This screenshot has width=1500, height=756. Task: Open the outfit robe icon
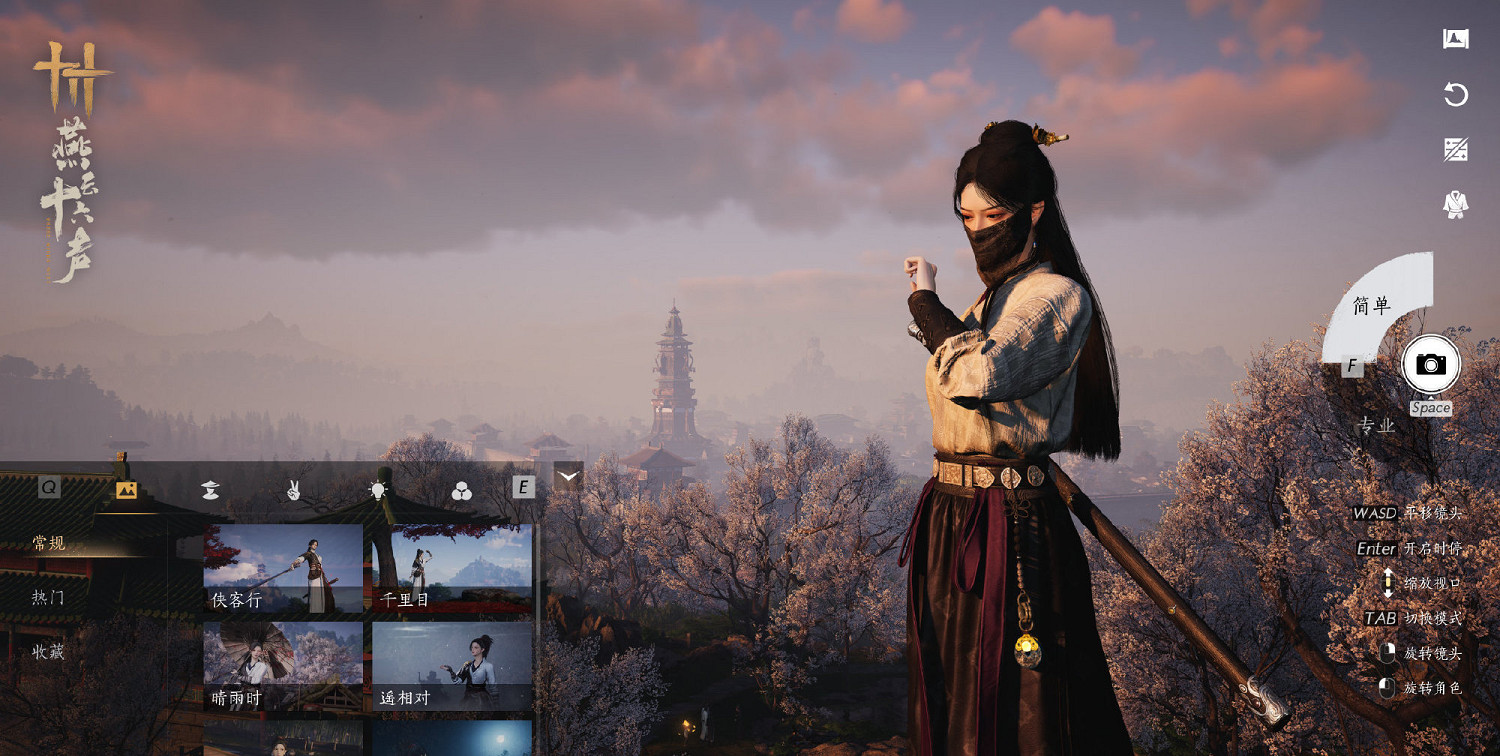click(1455, 205)
